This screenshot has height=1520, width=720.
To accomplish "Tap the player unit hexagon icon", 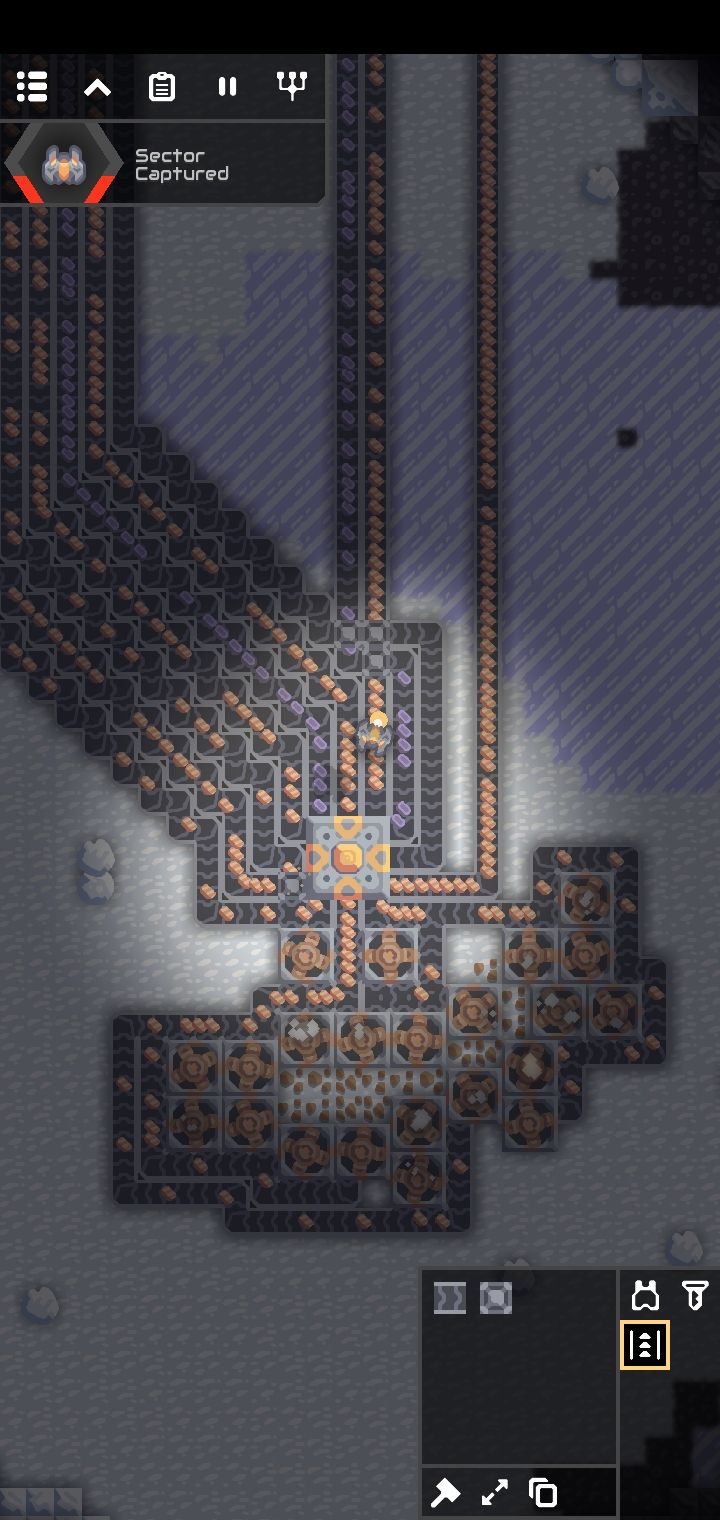I will point(62,165).
